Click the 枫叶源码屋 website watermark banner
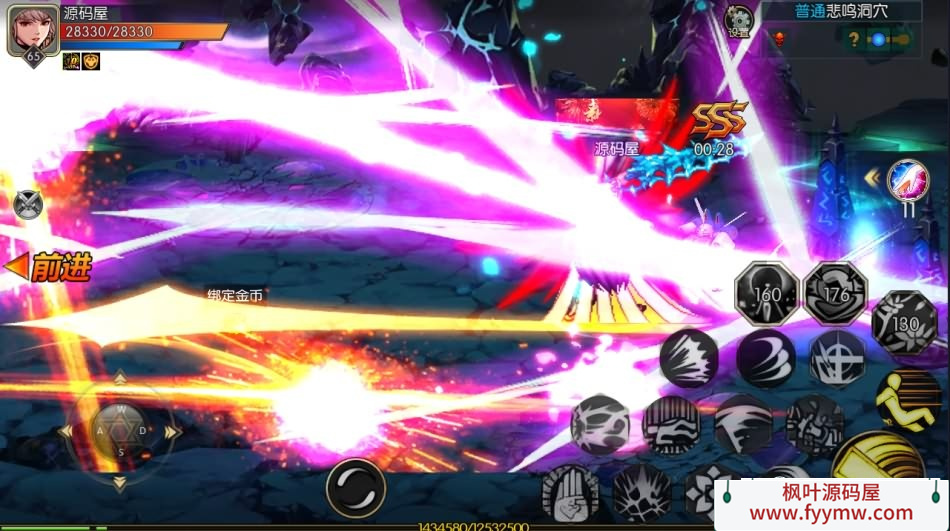Viewport: 950px width, 531px height. tap(832, 503)
